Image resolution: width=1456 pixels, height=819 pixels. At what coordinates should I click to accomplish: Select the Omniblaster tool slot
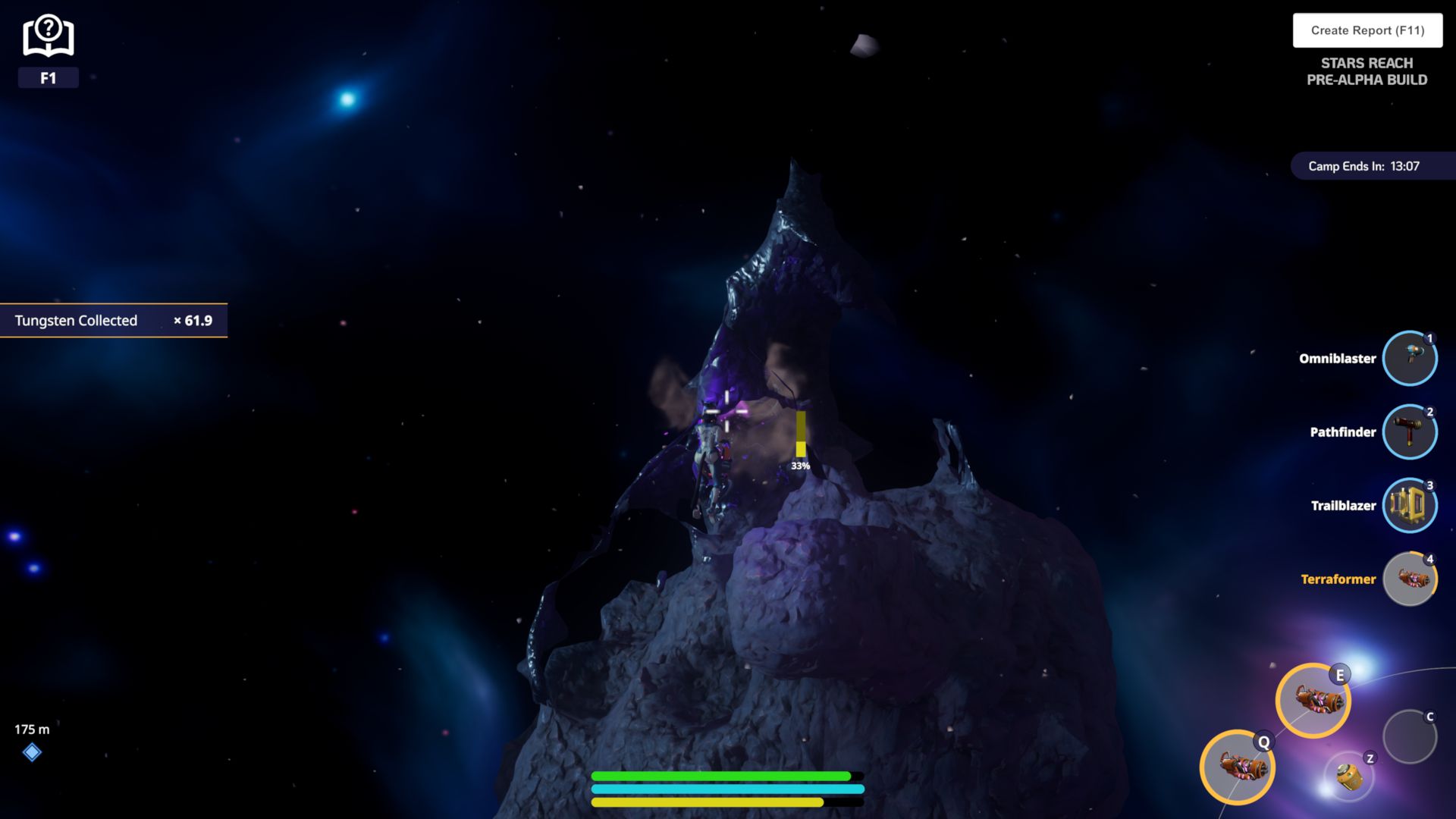(1409, 358)
